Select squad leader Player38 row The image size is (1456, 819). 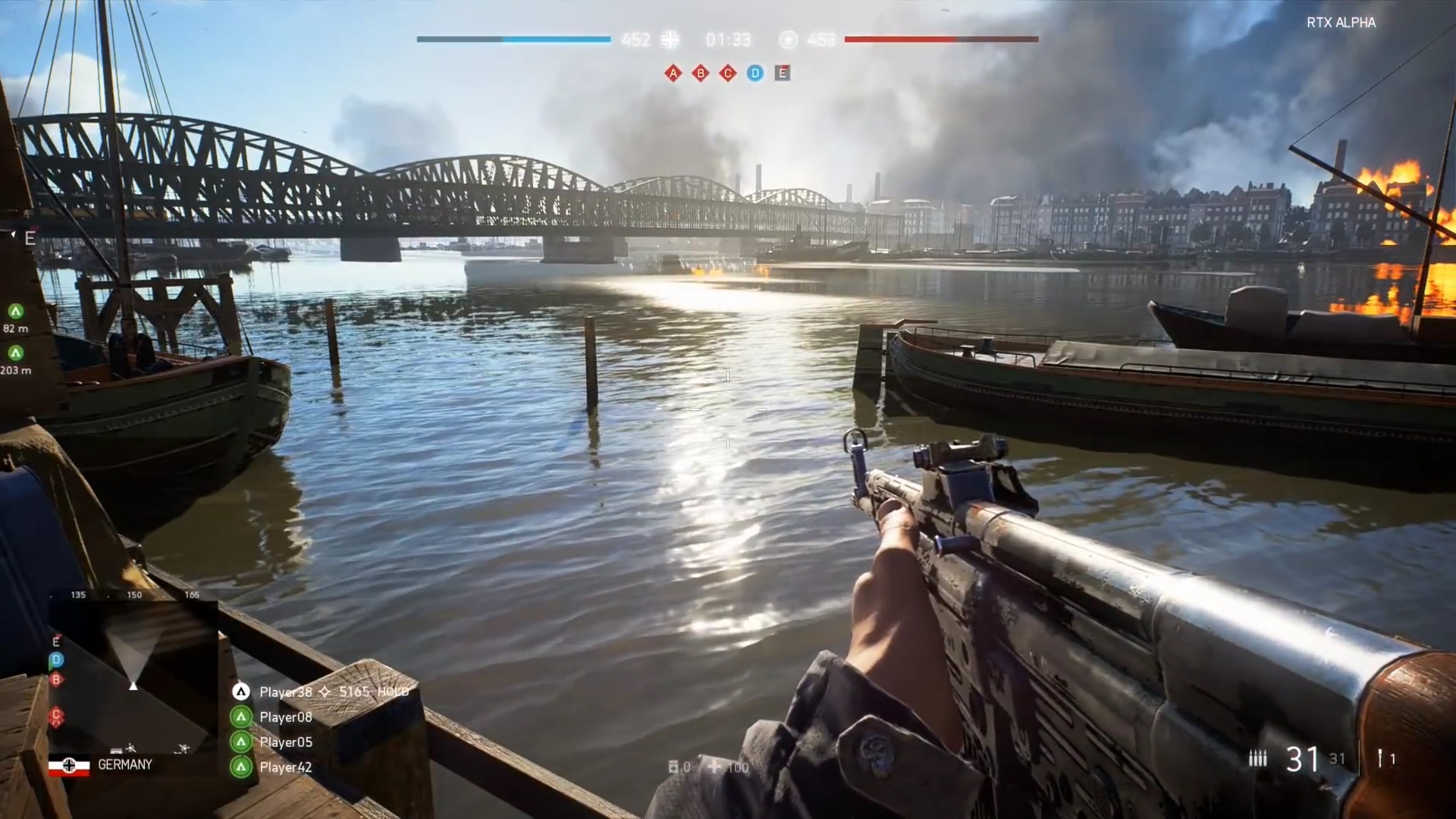pyautogui.click(x=286, y=692)
